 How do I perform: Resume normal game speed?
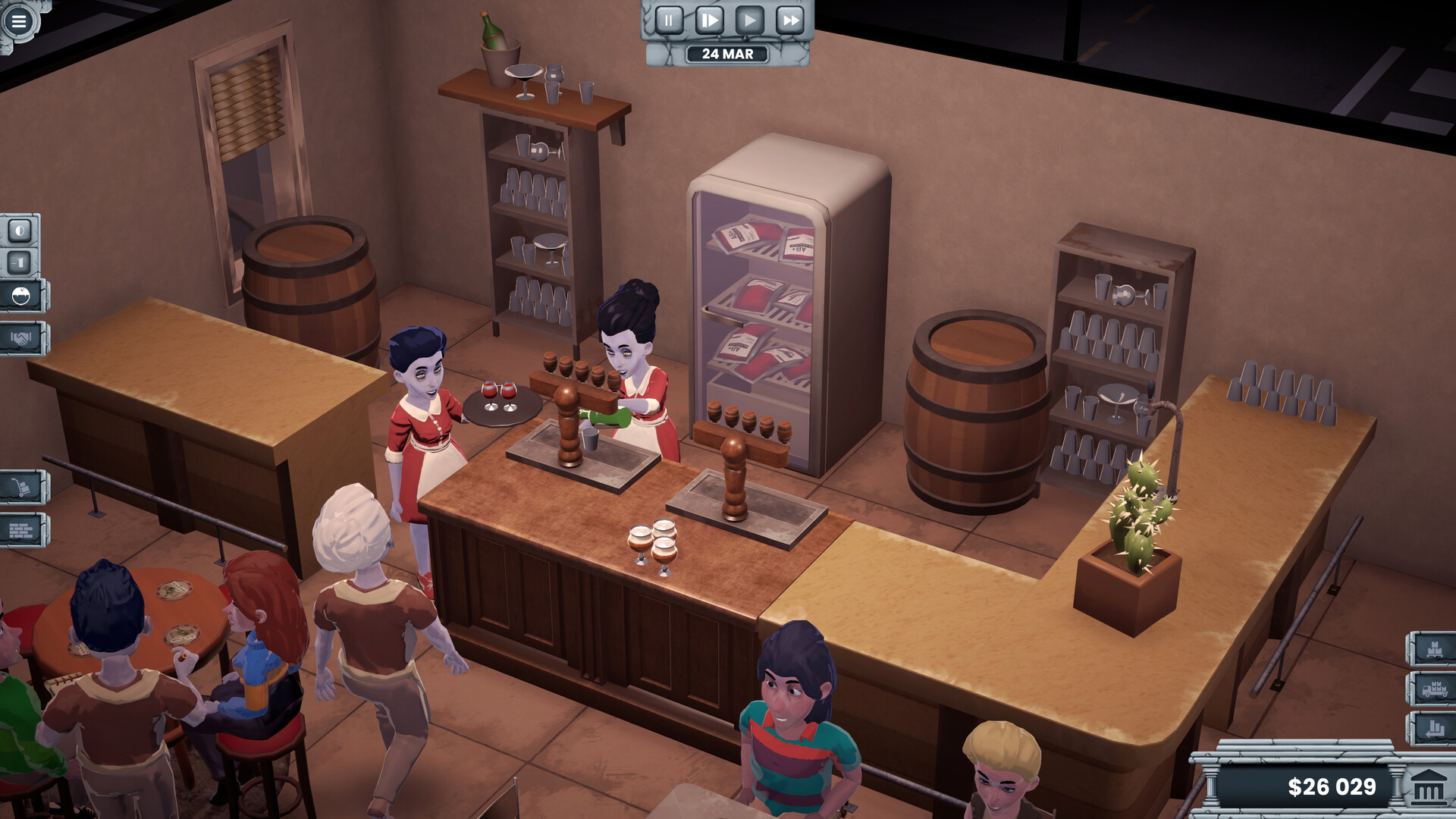[x=749, y=21]
